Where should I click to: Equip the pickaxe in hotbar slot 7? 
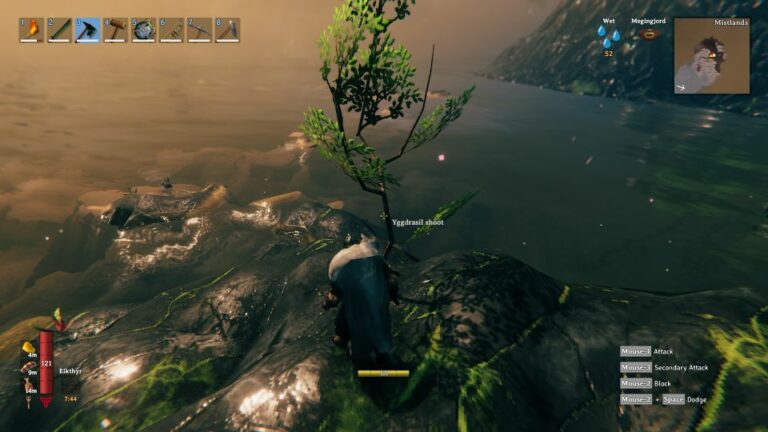pos(199,29)
